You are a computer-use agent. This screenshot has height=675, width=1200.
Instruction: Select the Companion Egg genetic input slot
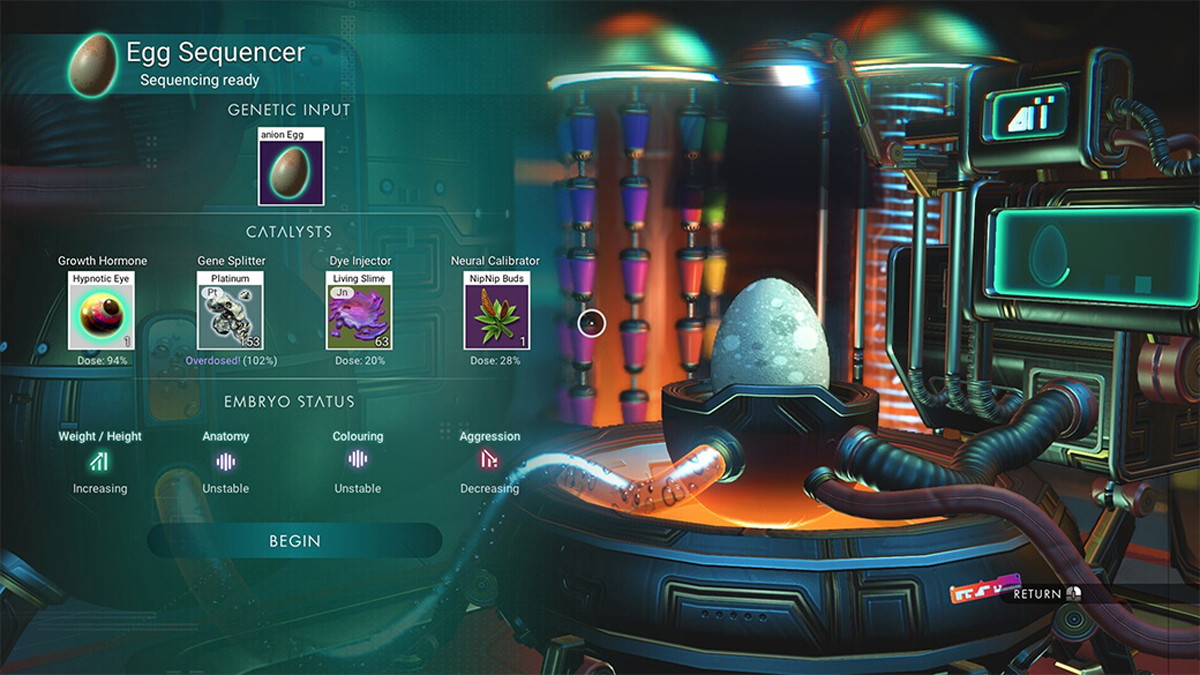(291, 167)
